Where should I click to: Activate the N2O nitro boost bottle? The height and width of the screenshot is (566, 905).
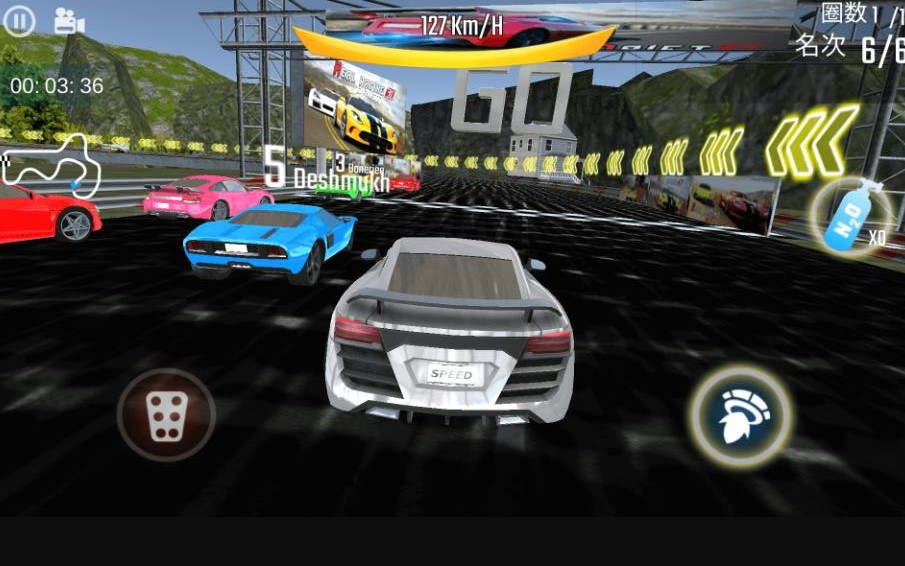pos(848,217)
